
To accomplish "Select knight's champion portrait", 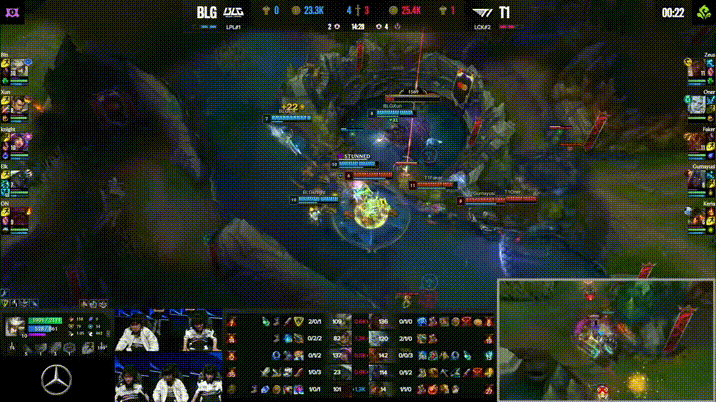I will coord(19,142).
